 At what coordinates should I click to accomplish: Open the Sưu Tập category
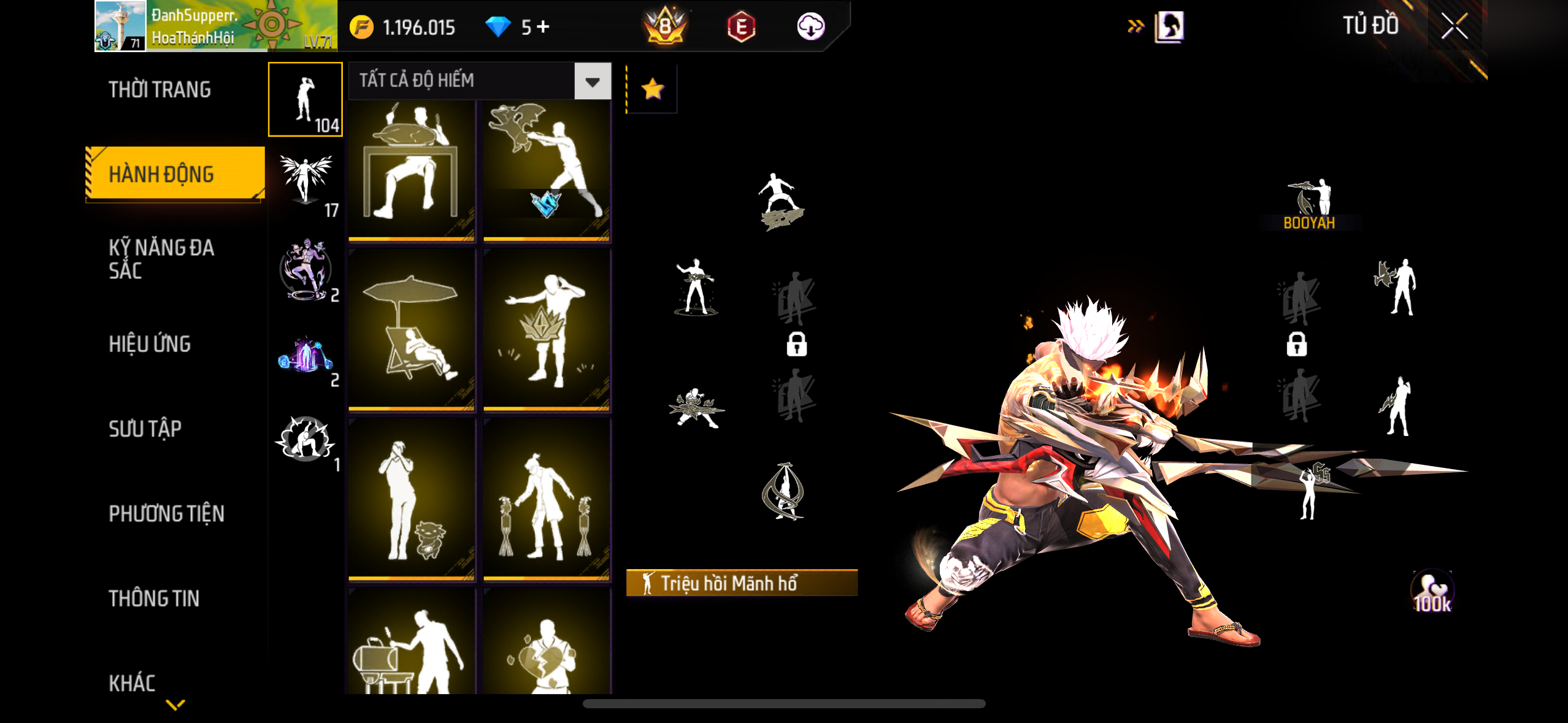pyautogui.click(x=145, y=429)
